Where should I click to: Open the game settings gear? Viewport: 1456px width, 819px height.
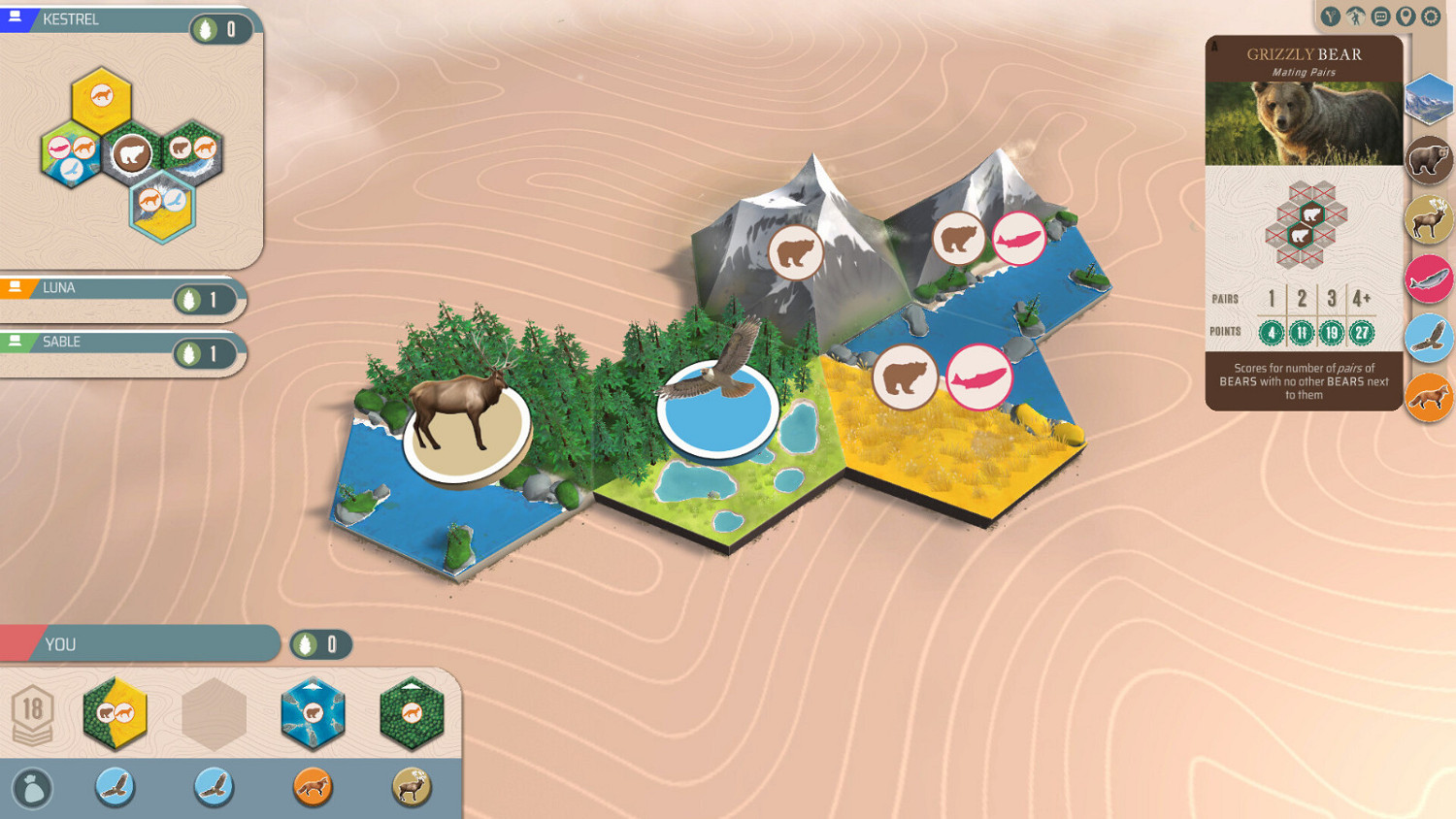[1430, 16]
